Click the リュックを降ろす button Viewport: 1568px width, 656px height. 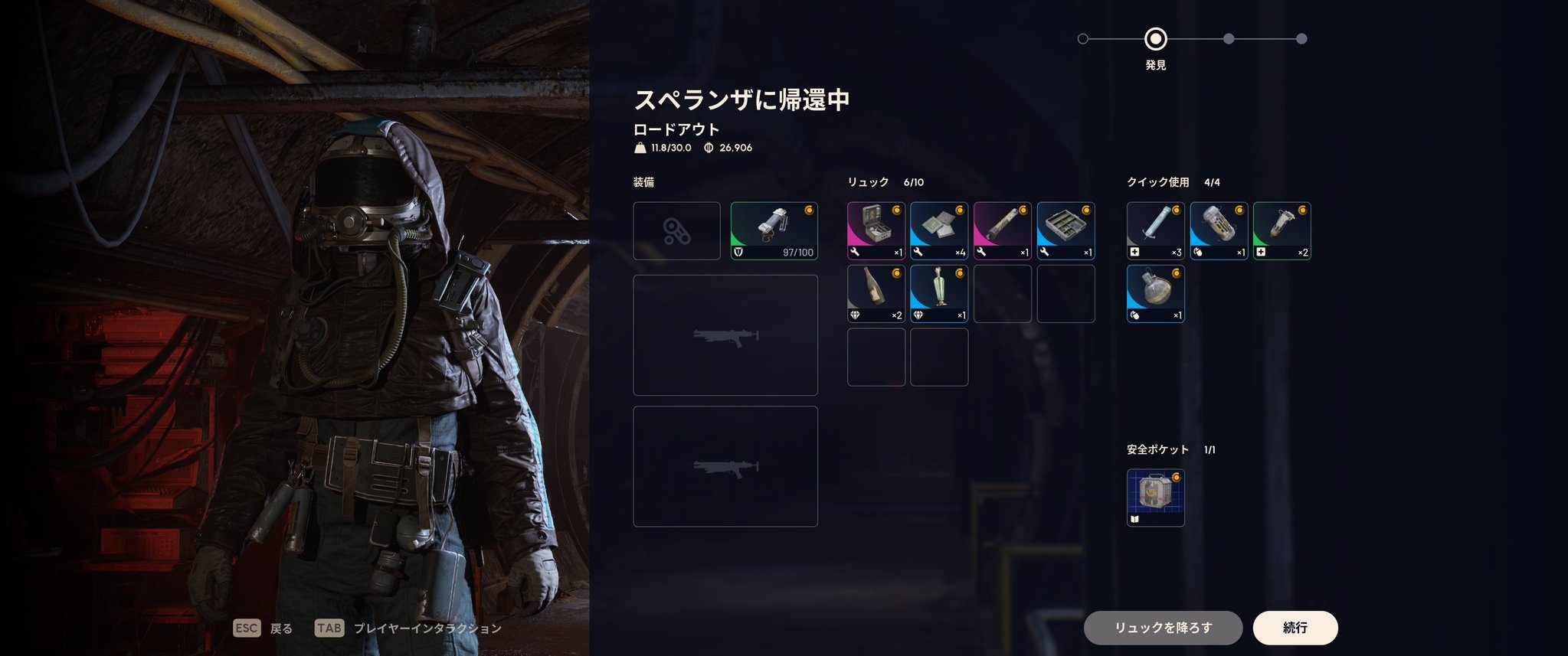(1162, 628)
